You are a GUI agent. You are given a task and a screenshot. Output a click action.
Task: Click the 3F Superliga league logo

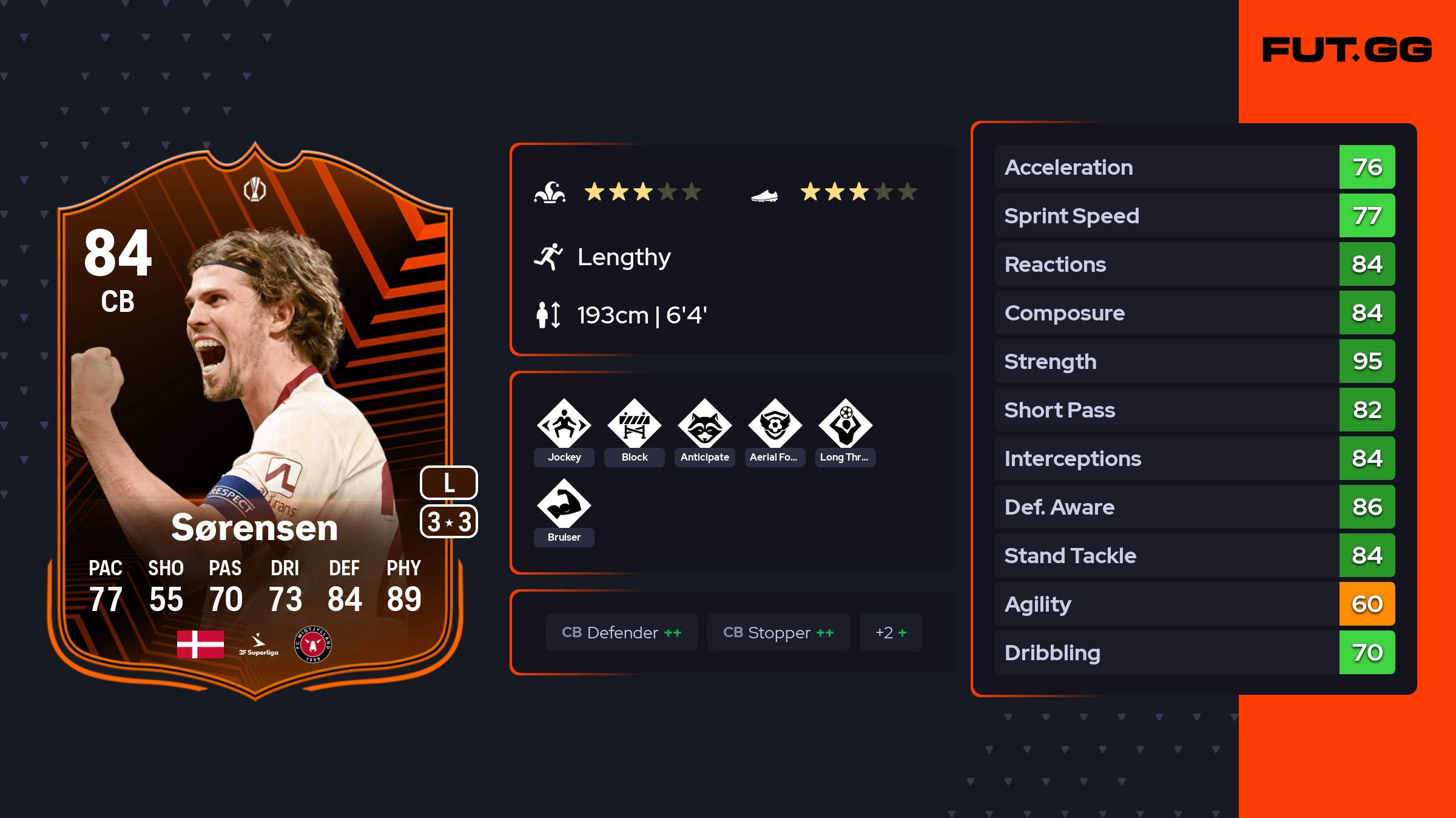point(258,644)
